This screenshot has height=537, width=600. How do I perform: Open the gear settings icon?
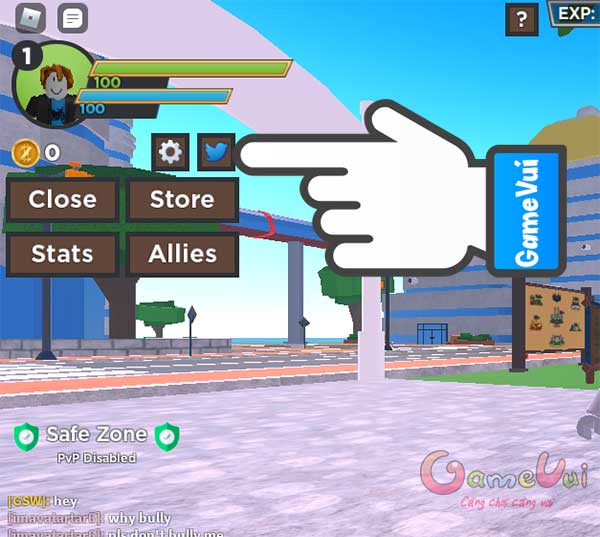point(171,152)
